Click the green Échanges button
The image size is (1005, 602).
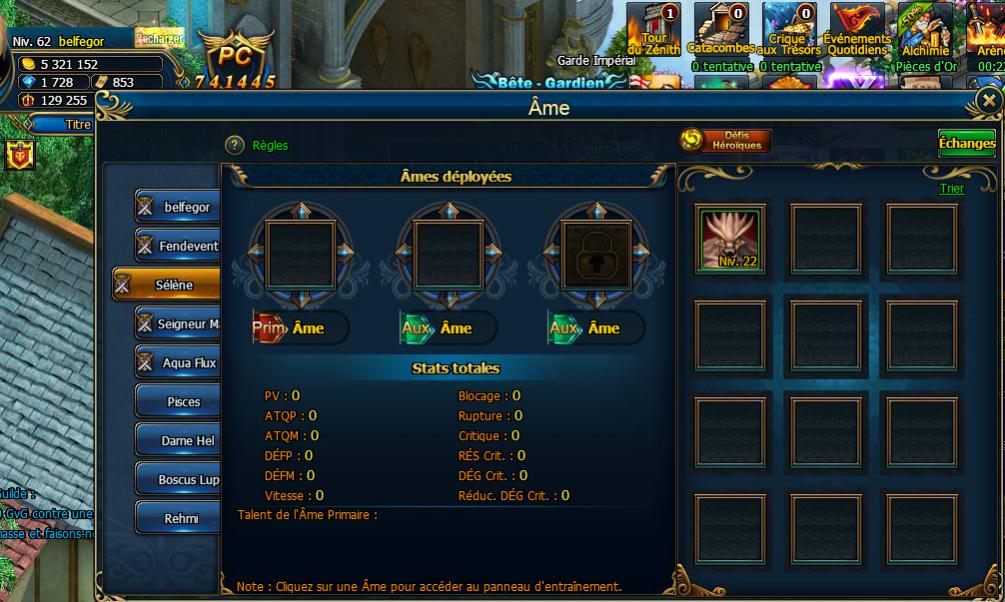click(x=966, y=143)
